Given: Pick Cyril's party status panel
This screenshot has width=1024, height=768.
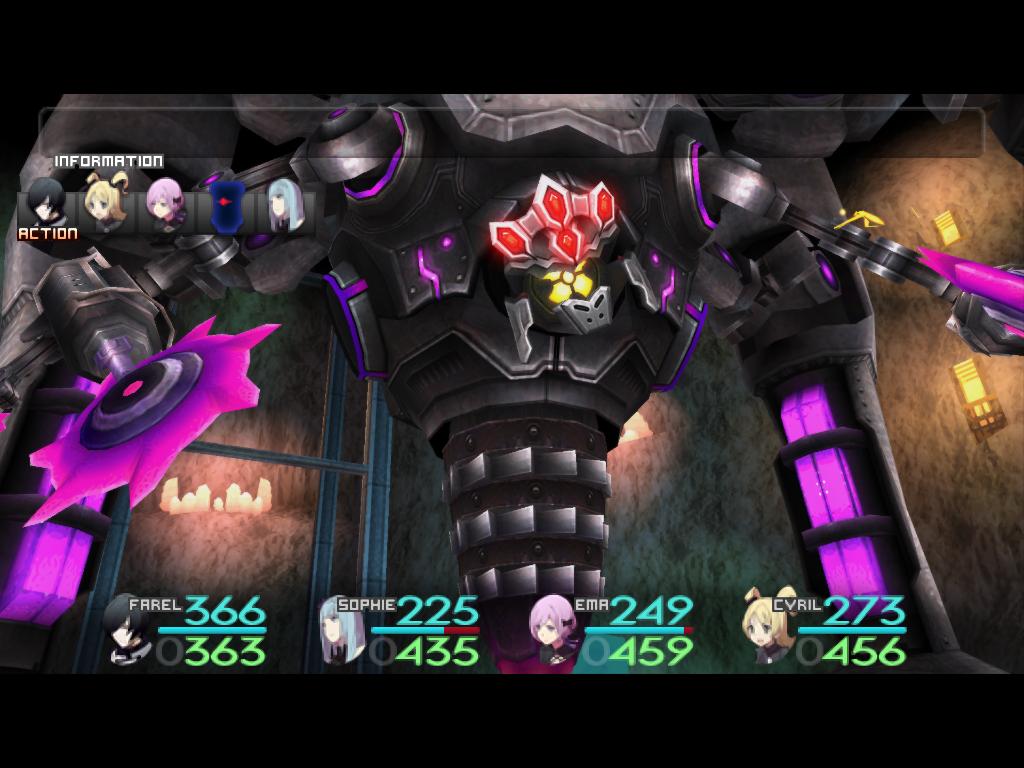Looking at the screenshot, I should click(825, 631).
